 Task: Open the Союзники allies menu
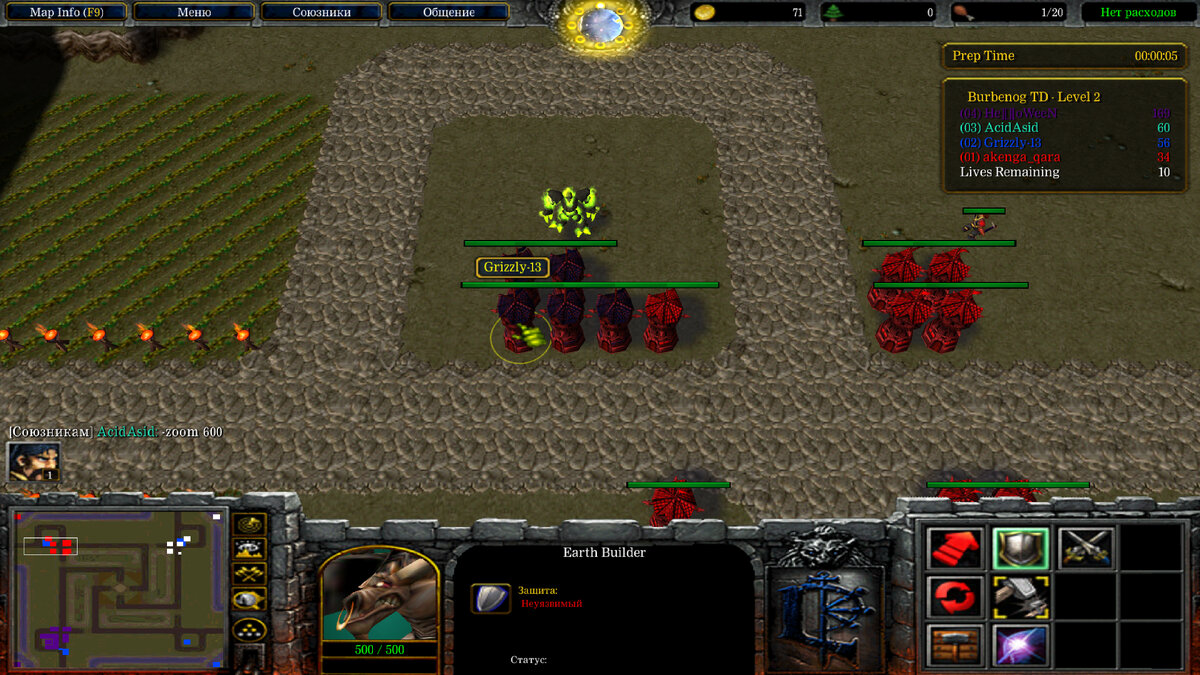(321, 12)
